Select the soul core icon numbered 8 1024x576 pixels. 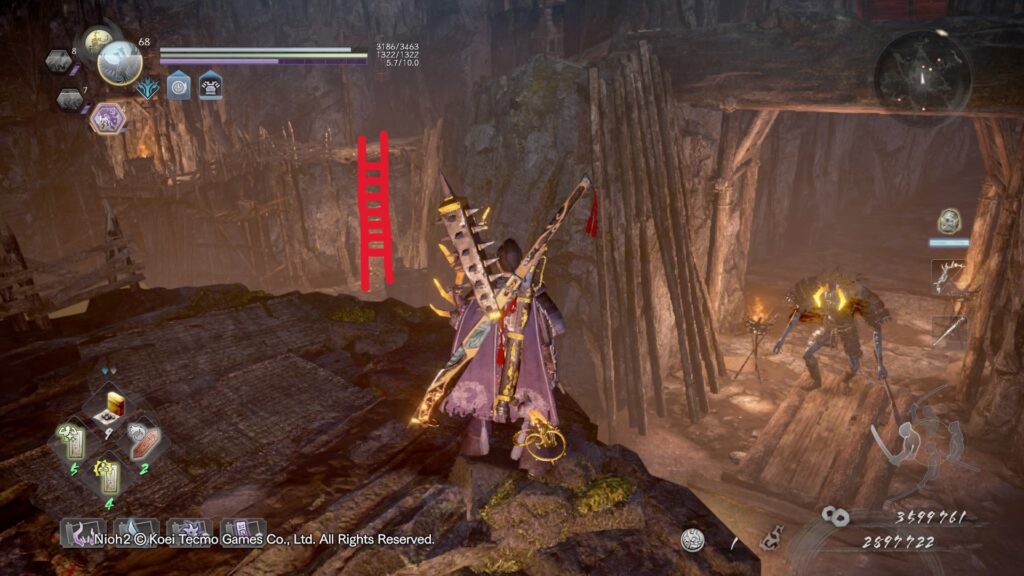coord(58,62)
